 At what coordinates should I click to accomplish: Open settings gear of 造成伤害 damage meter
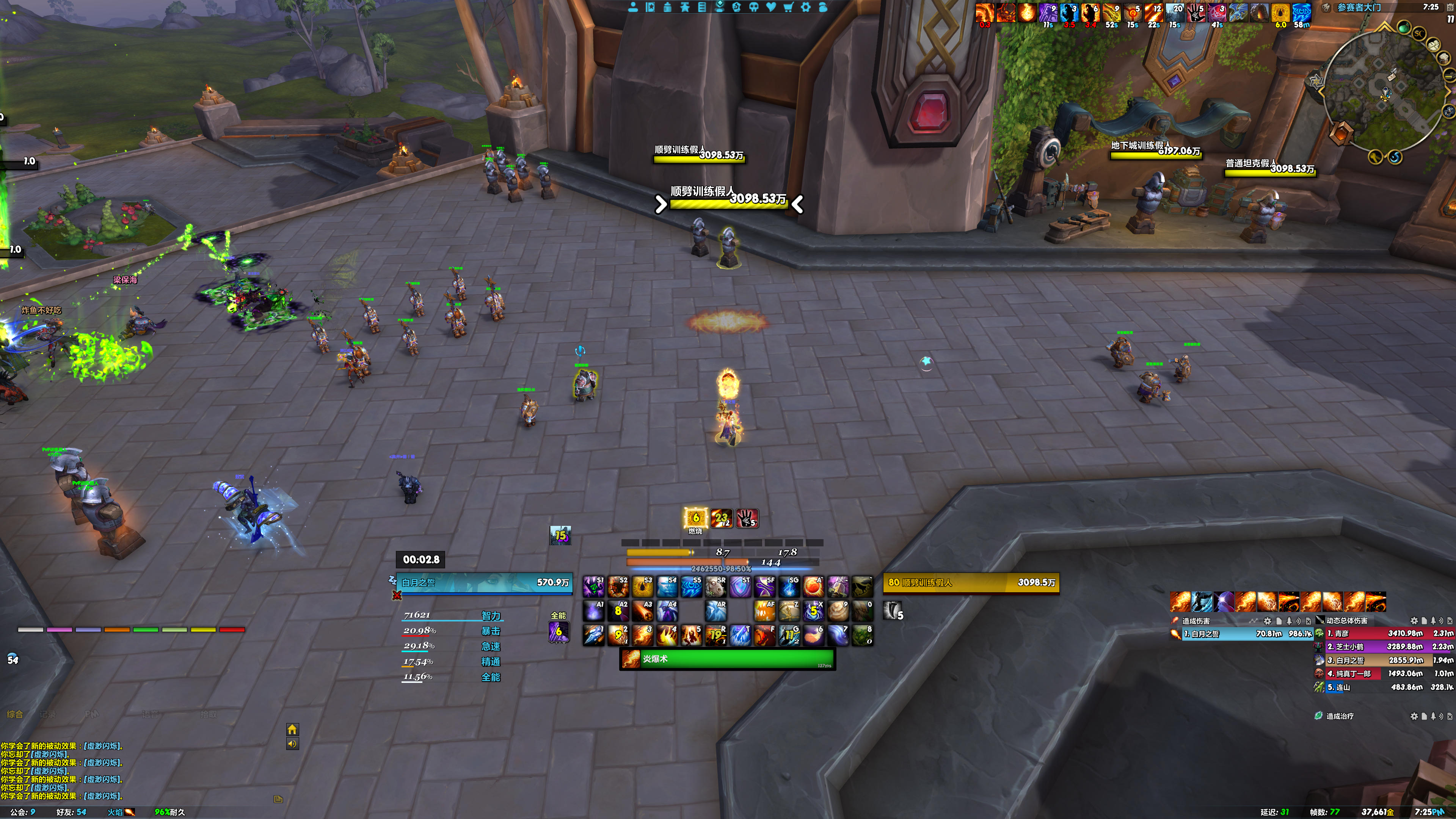pyautogui.click(x=1267, y=621)
